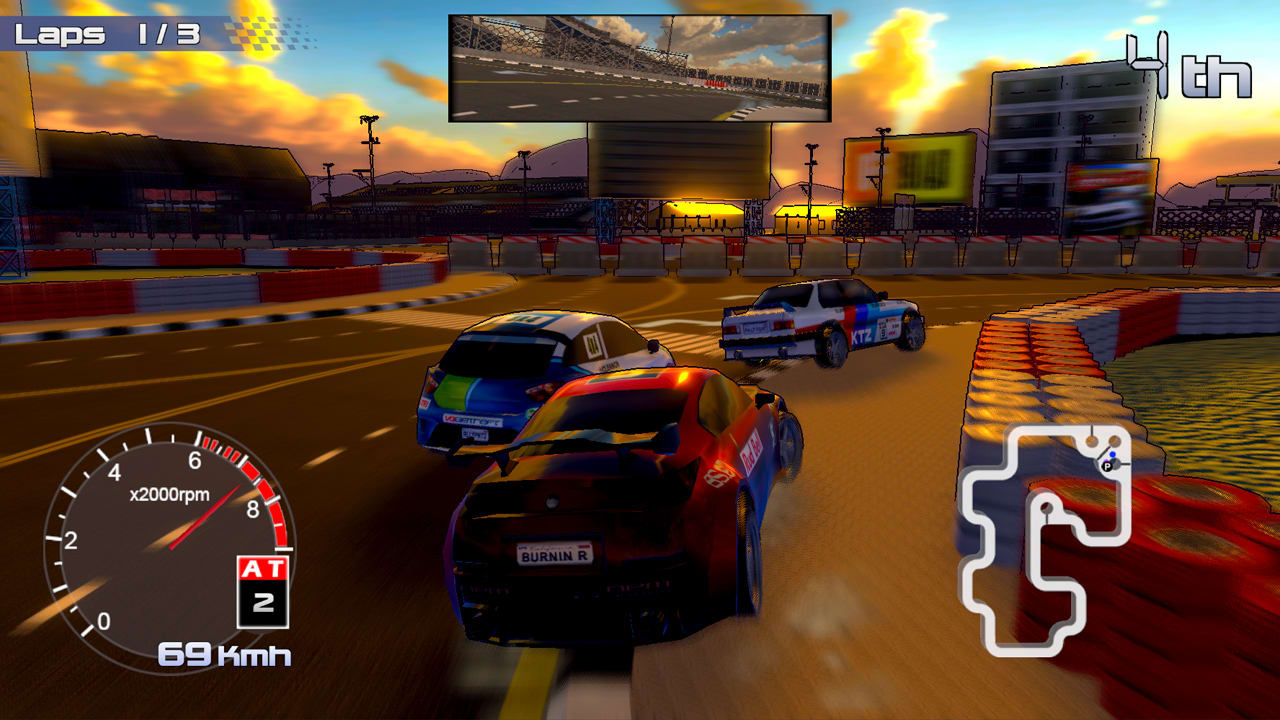Click the player marker on the minimap
Screen dimensions: 1280x720
point(1112,454)
